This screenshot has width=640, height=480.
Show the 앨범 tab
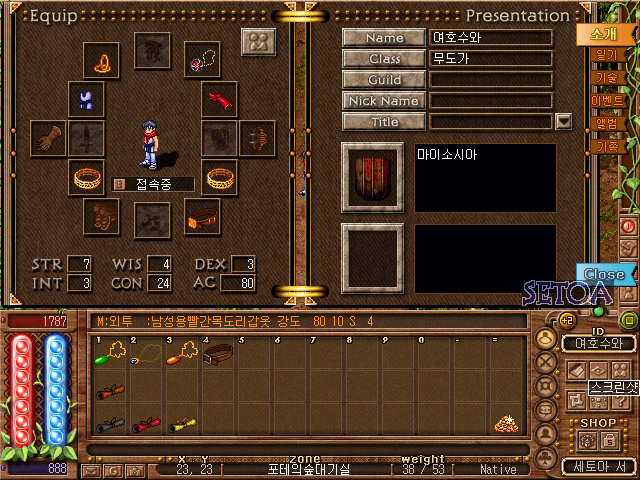click(x=606, y=124)
